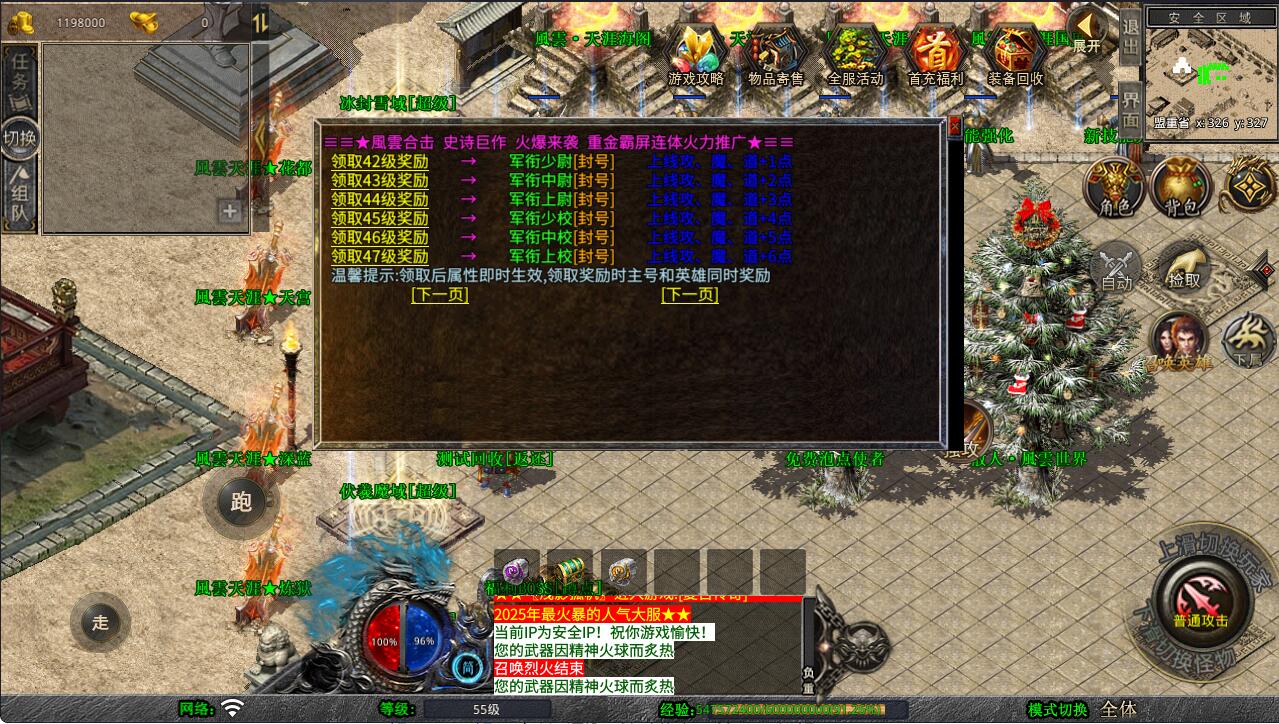Screen dimensions: 1279x724
Task: Open the 背包 backpack
Action: pos(1181,187)
